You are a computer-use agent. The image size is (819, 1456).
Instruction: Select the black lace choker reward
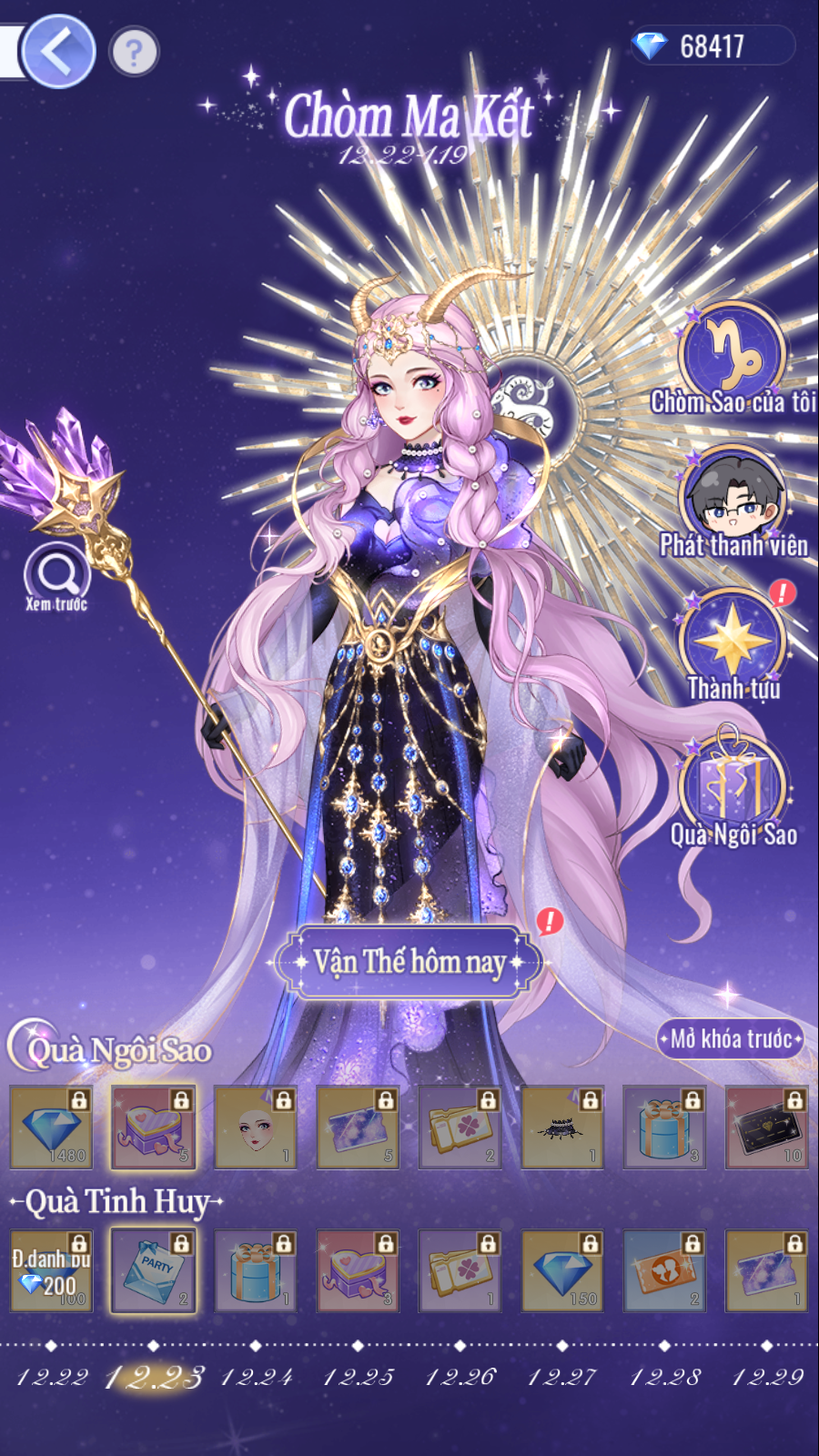562,1127
